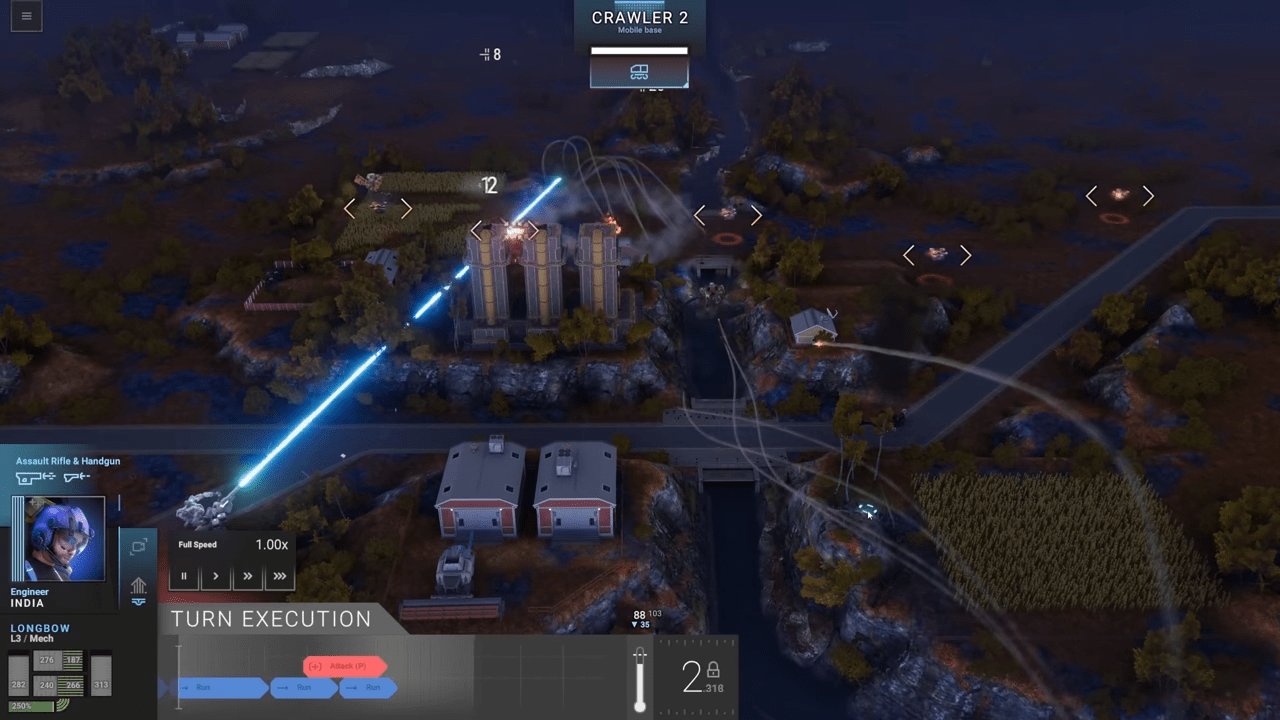Select the Crawler 2 mobile base icon
1280x720 pixels.
coord(639,71)
